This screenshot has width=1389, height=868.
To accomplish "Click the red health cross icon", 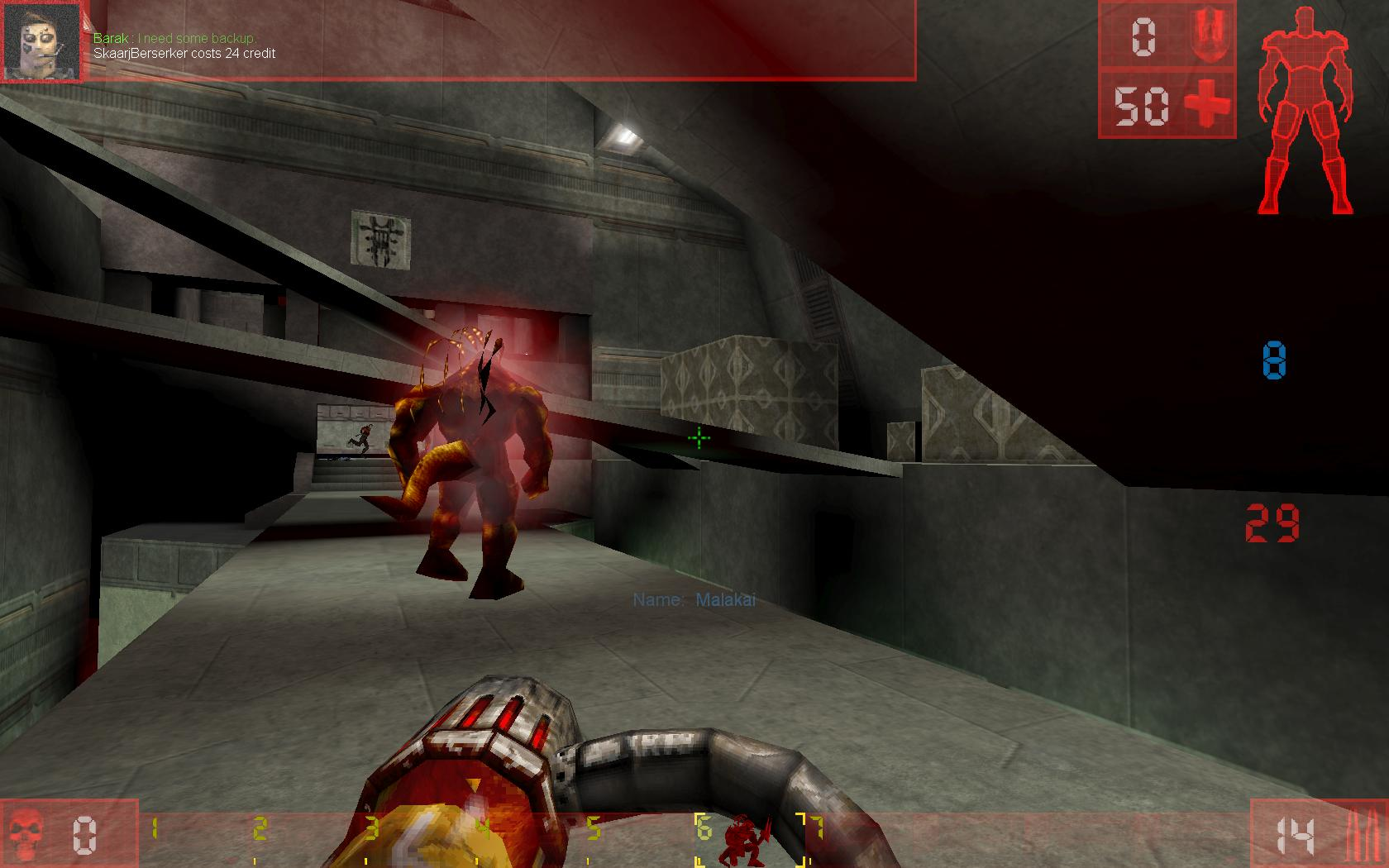I will tap(1205, 103).
